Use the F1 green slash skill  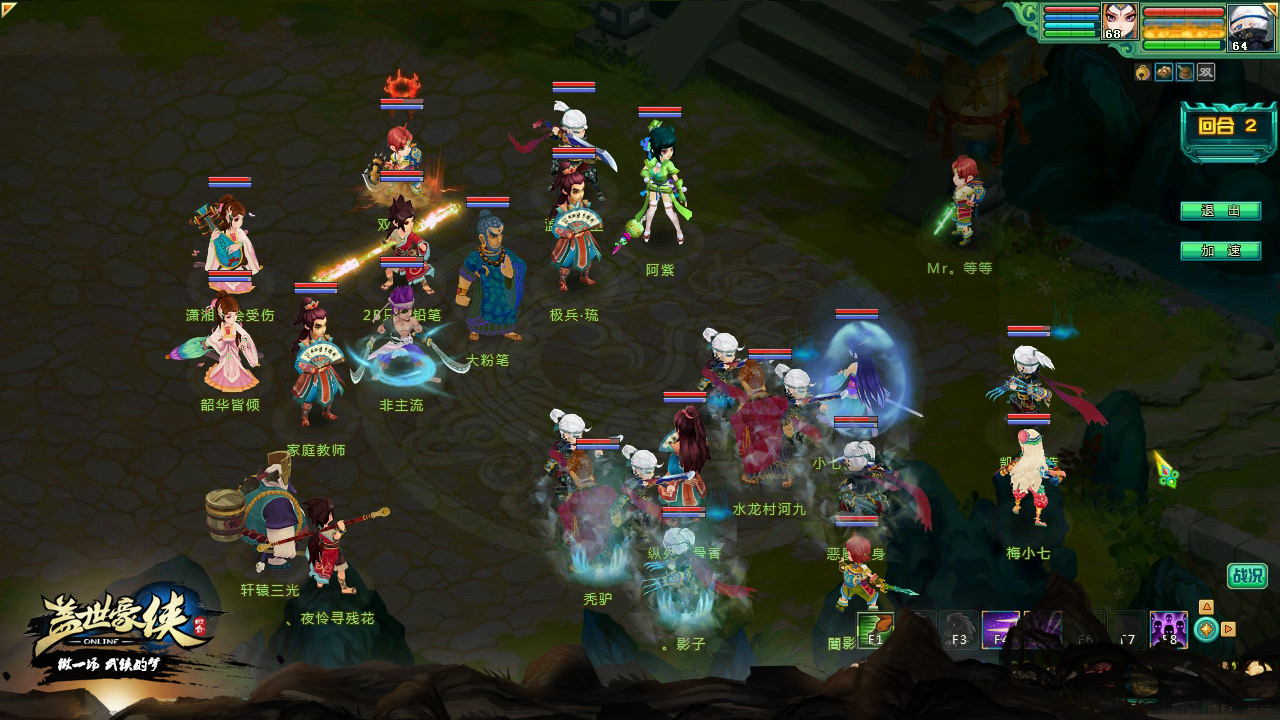875,630
